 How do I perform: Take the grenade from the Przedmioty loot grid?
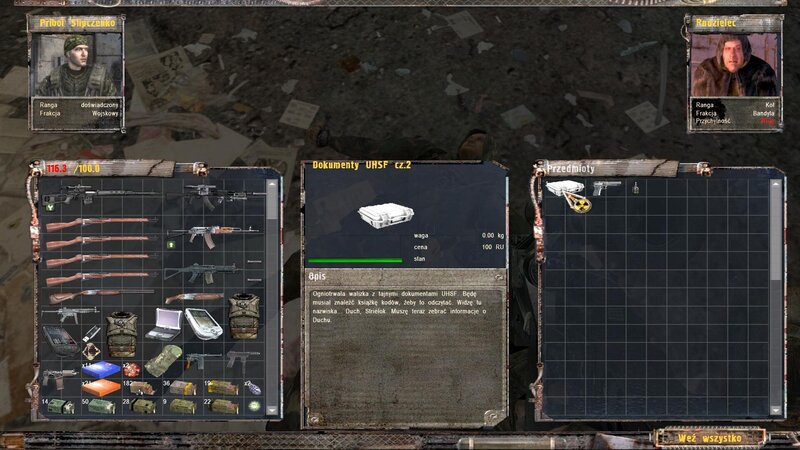635,187
